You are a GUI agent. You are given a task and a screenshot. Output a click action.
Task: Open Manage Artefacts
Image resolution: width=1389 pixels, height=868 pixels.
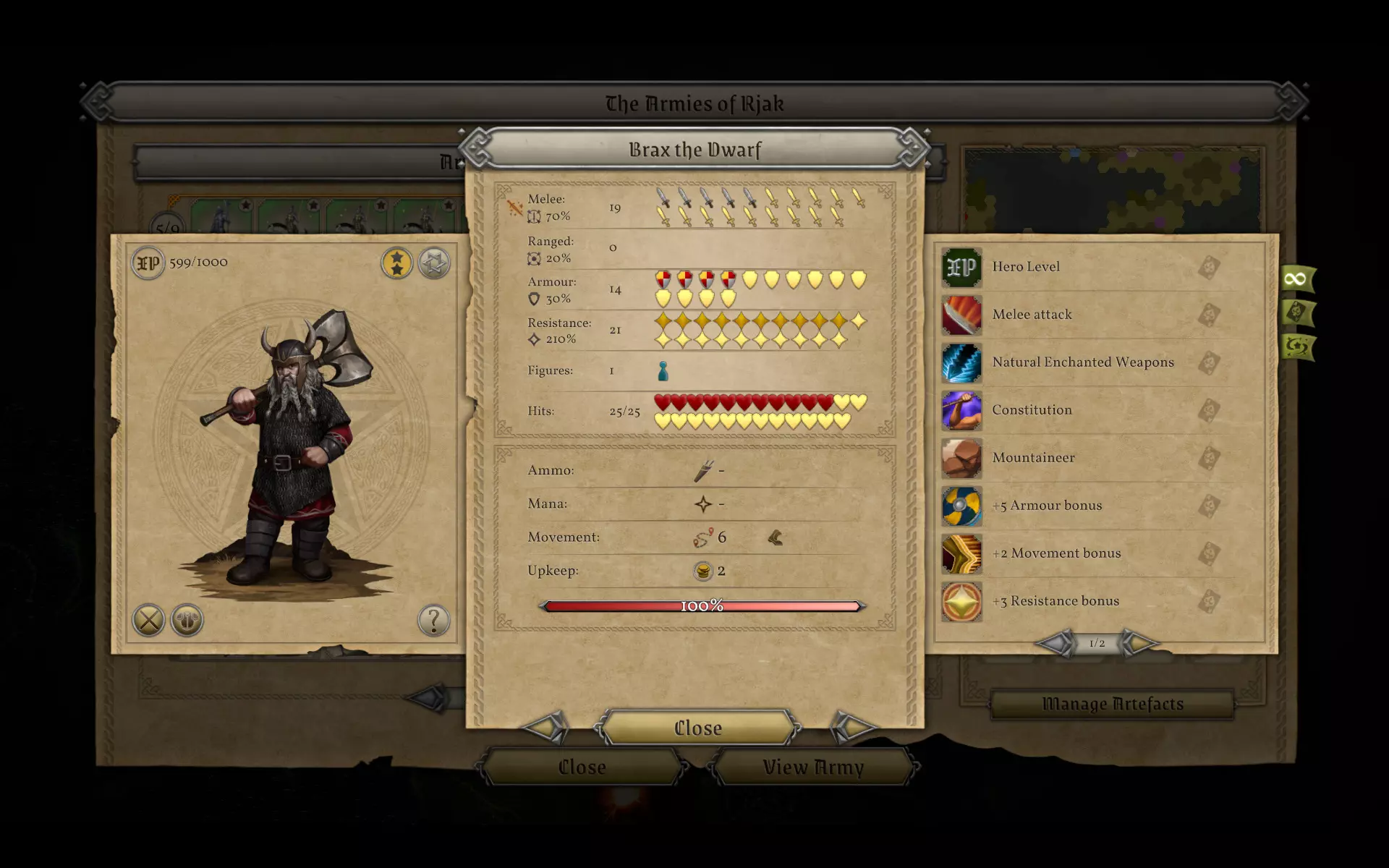(1112, 704)
